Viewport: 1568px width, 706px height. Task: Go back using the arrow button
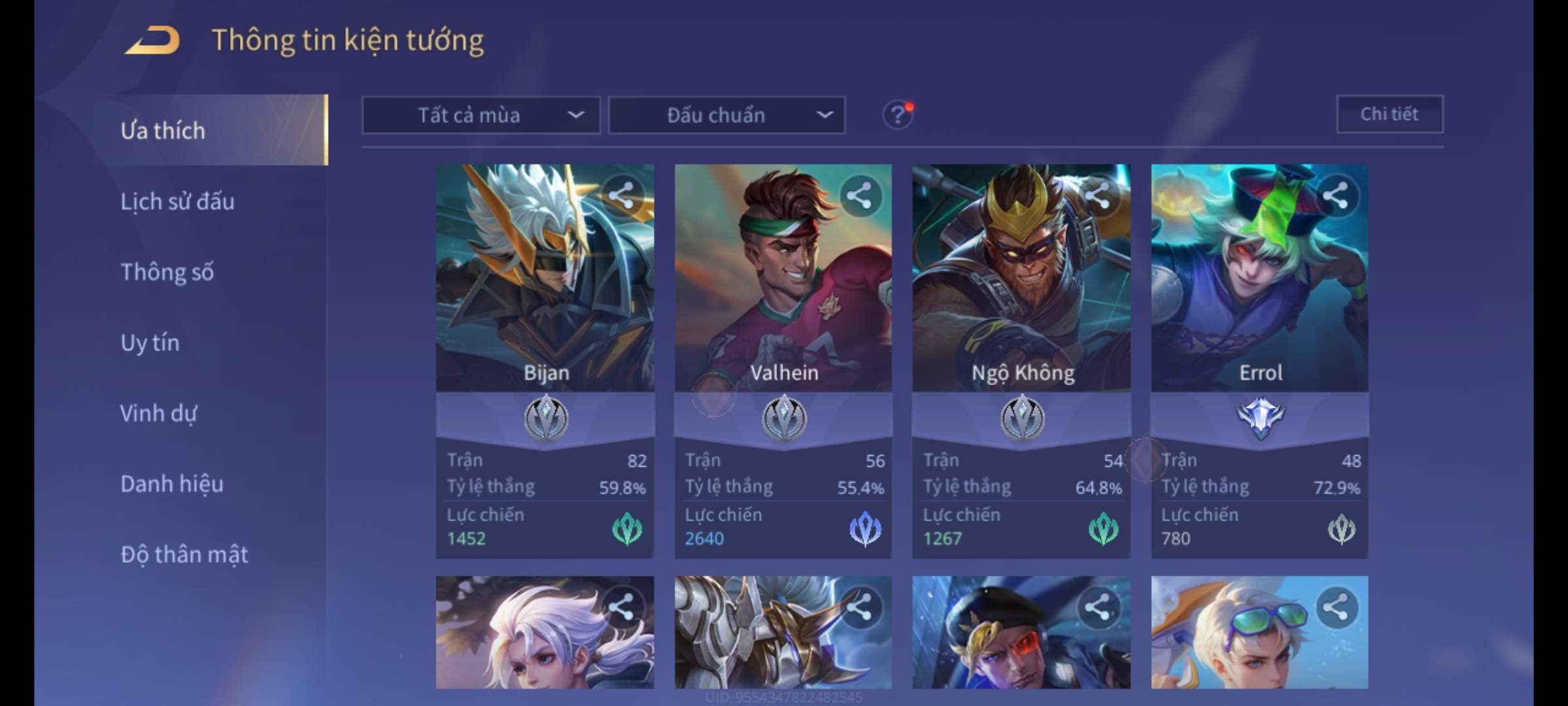(x=153, y=41)
